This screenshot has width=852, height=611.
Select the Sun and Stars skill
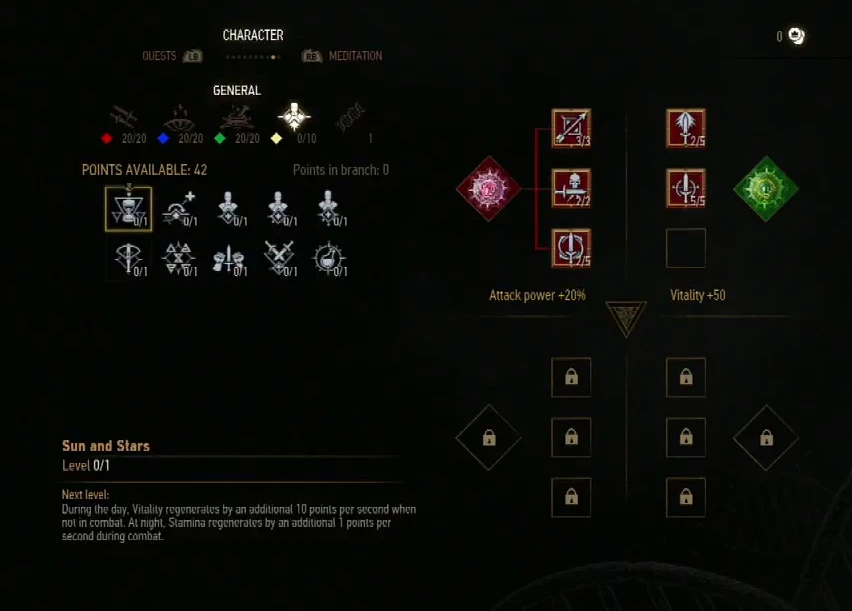[129, 208]
